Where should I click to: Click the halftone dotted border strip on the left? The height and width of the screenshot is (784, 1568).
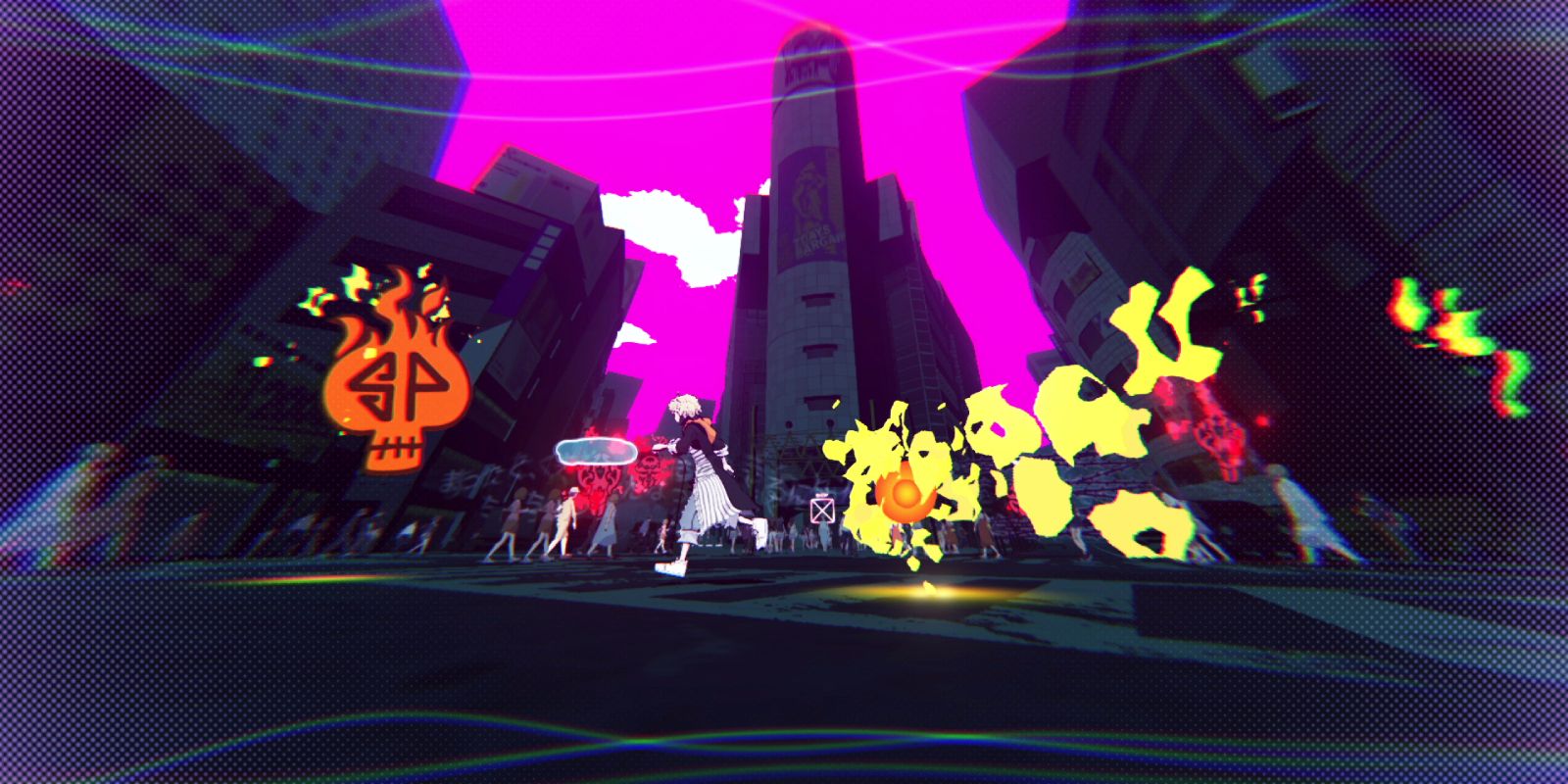[24, 392]
